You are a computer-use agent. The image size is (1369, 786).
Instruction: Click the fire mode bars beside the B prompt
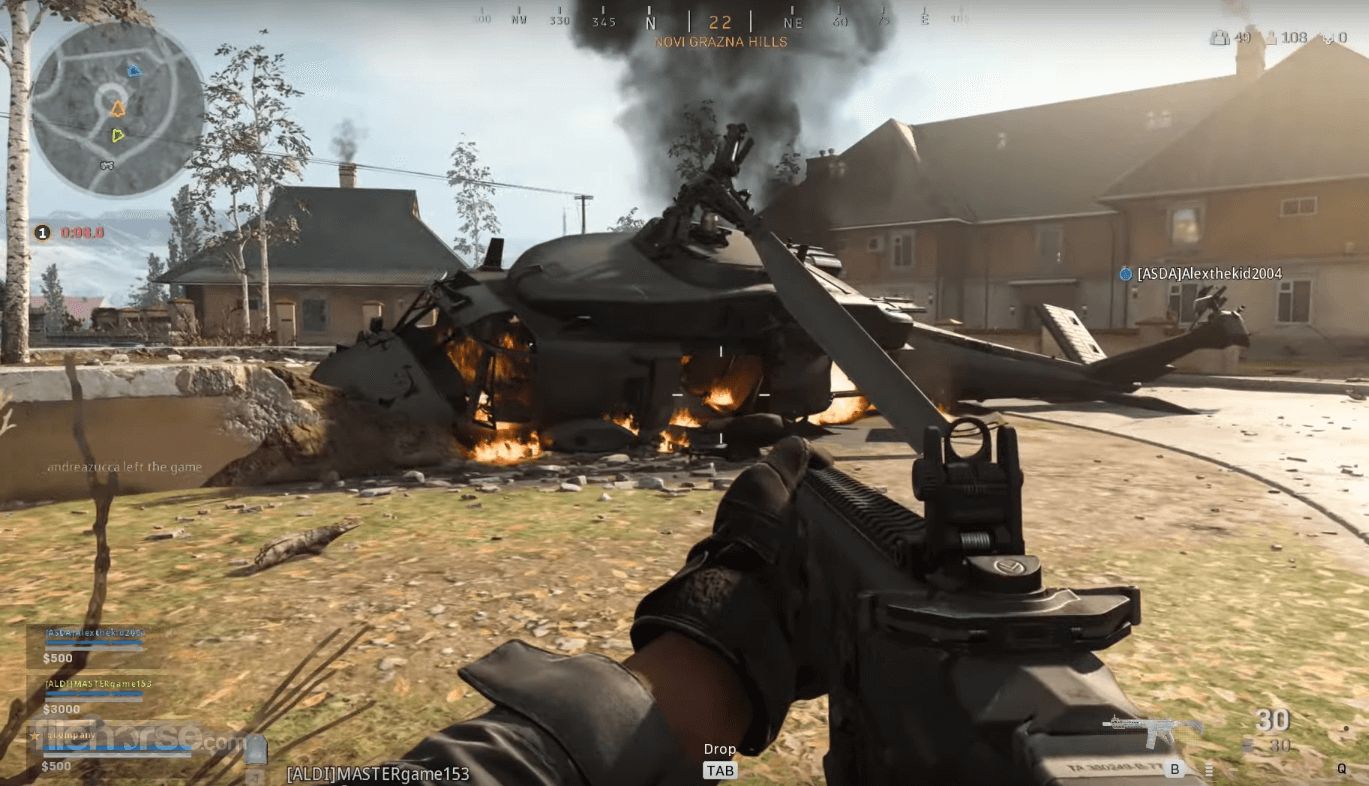click(x=1211, y=772)
